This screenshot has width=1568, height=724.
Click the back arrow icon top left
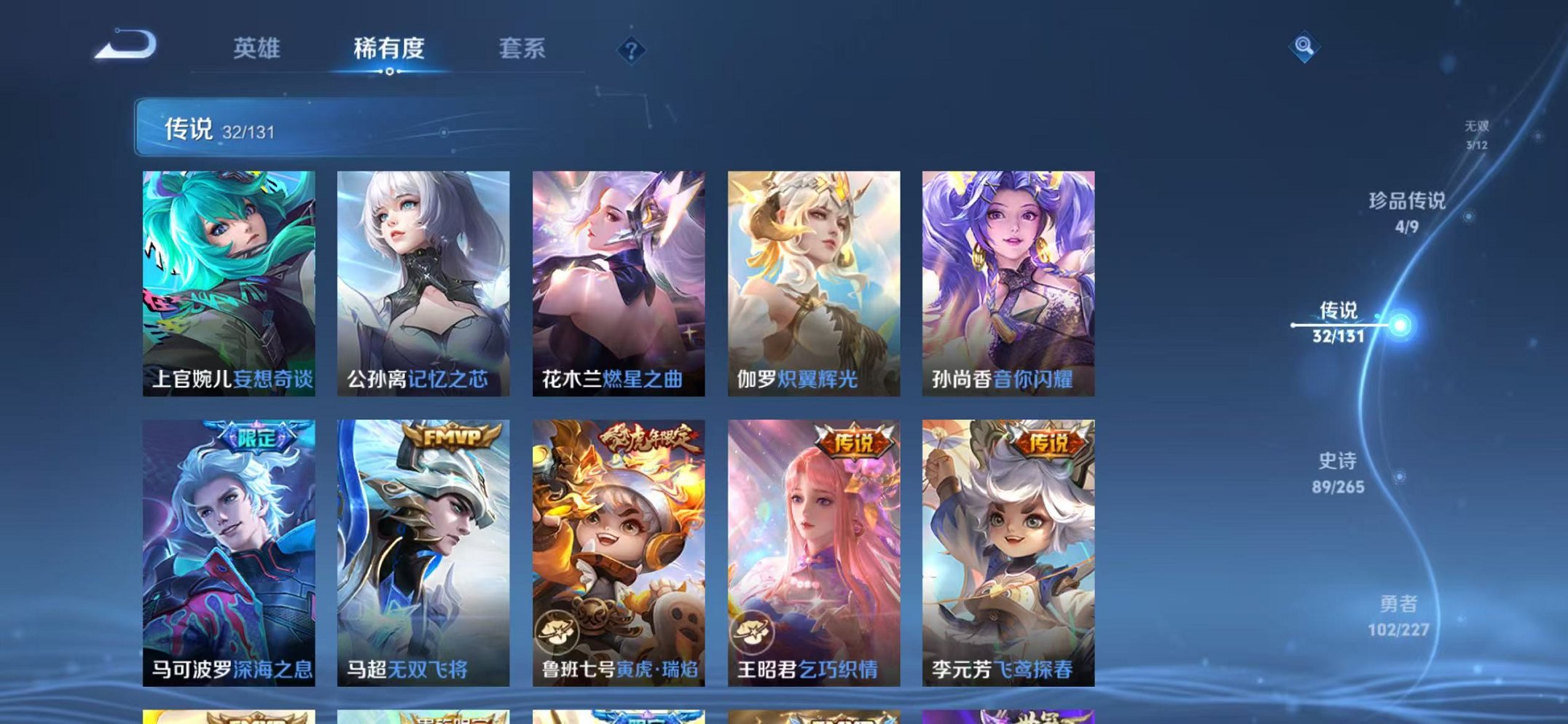tap(128, 47)
